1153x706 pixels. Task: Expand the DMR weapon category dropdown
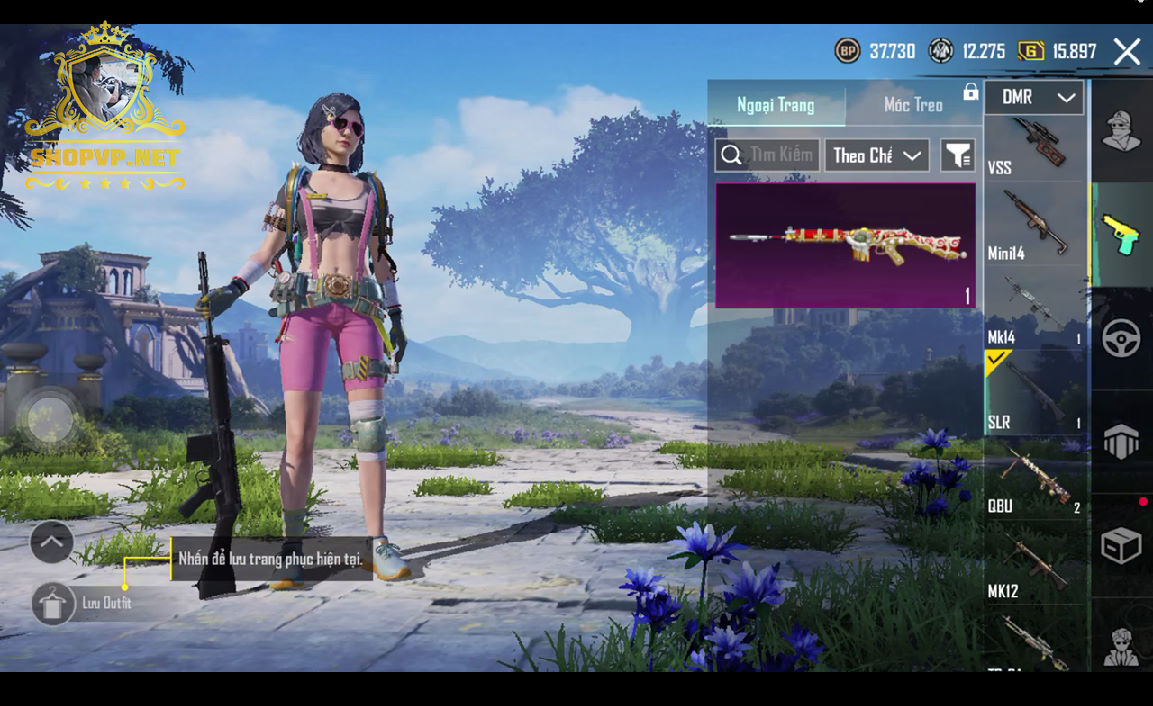(x=1035, y=98)
